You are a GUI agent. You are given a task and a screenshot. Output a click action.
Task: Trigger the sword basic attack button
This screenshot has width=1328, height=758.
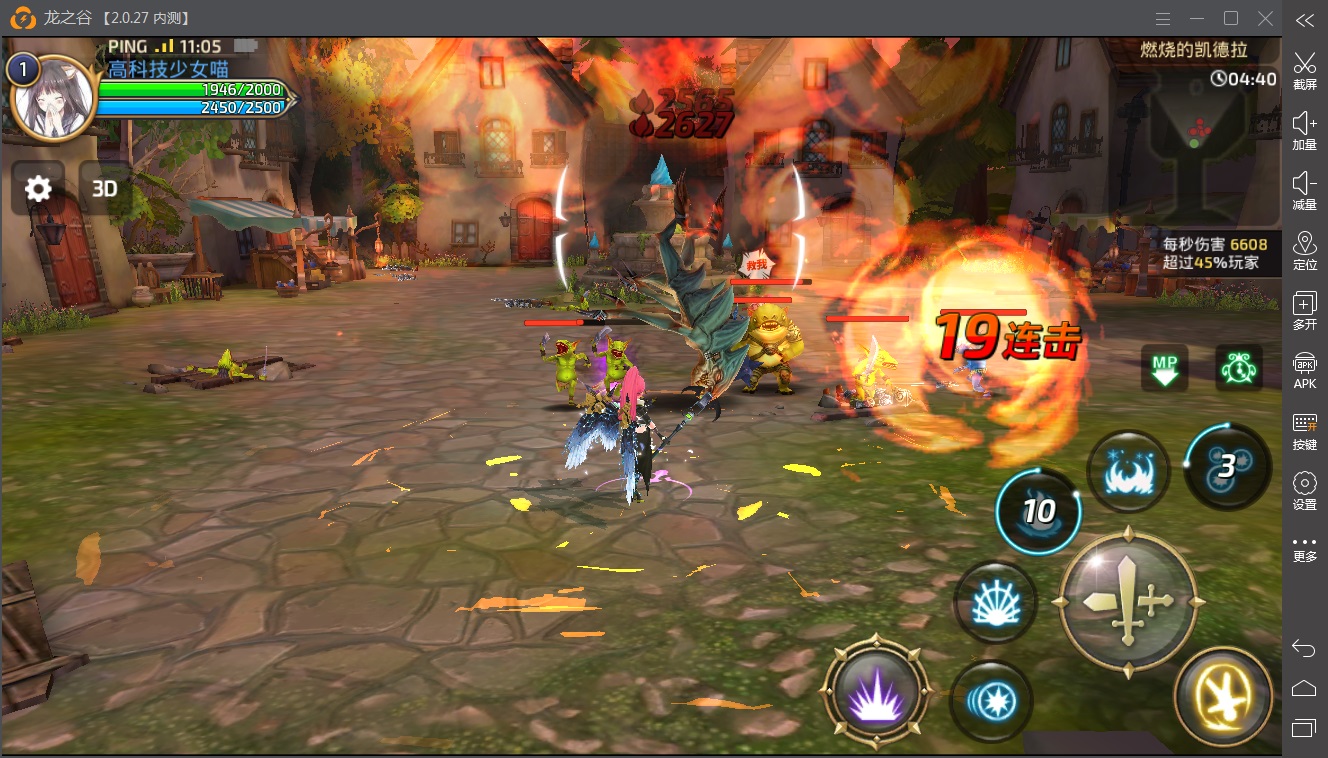pos(1129,602)
